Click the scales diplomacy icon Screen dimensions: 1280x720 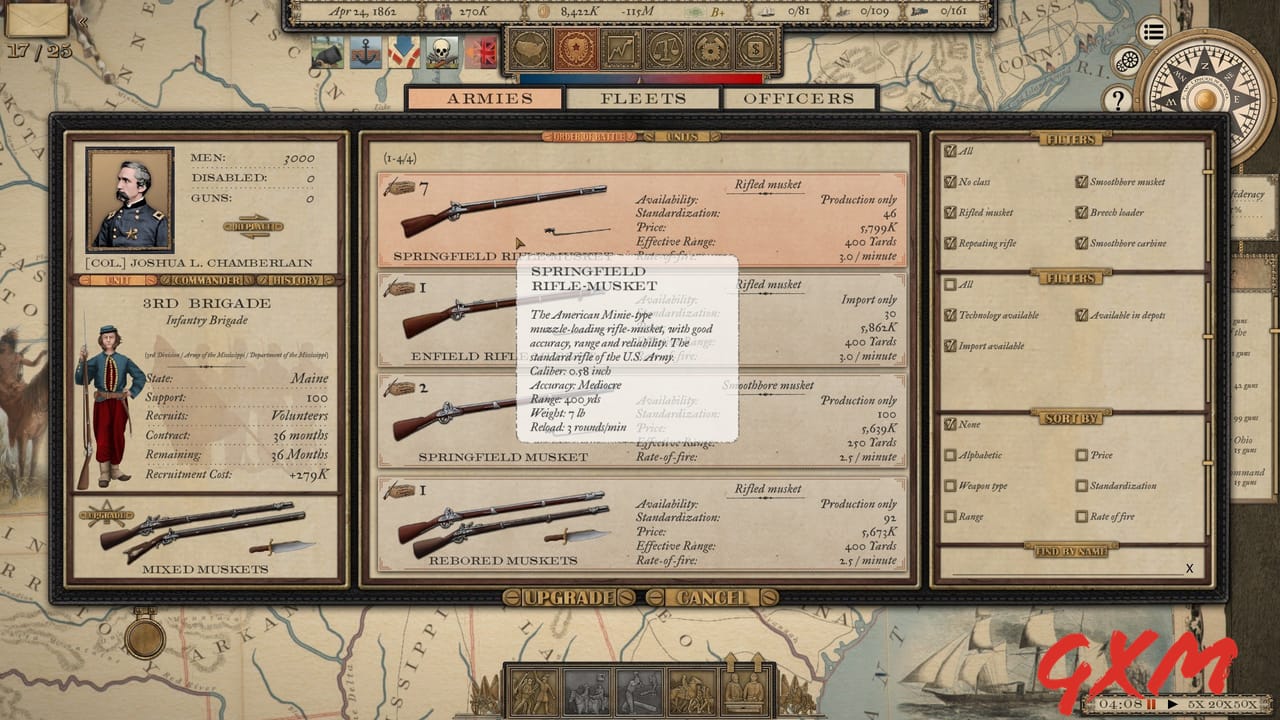tap(665, 47)
